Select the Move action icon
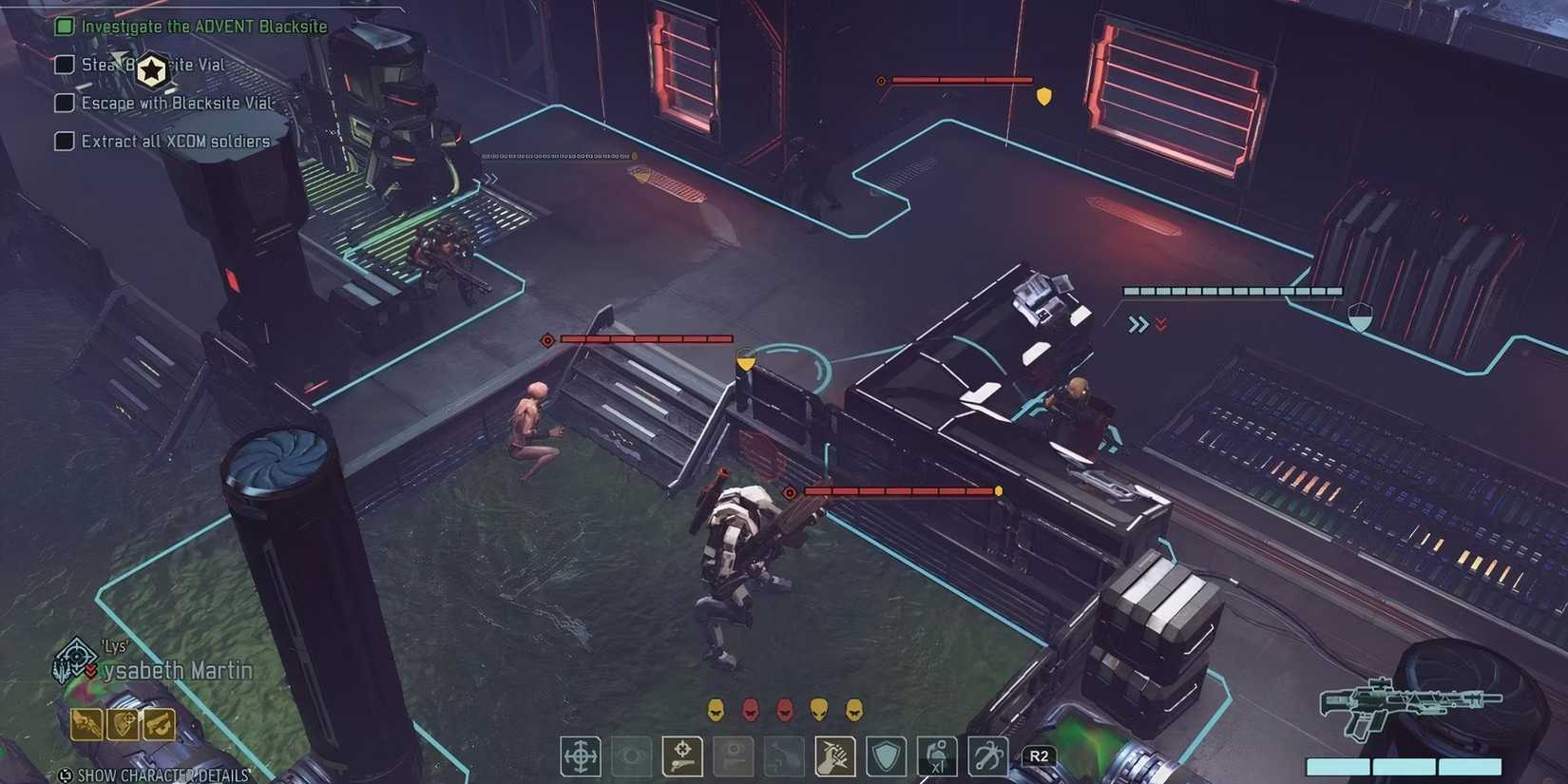1568x784 pixels. (x=580, y=757)
